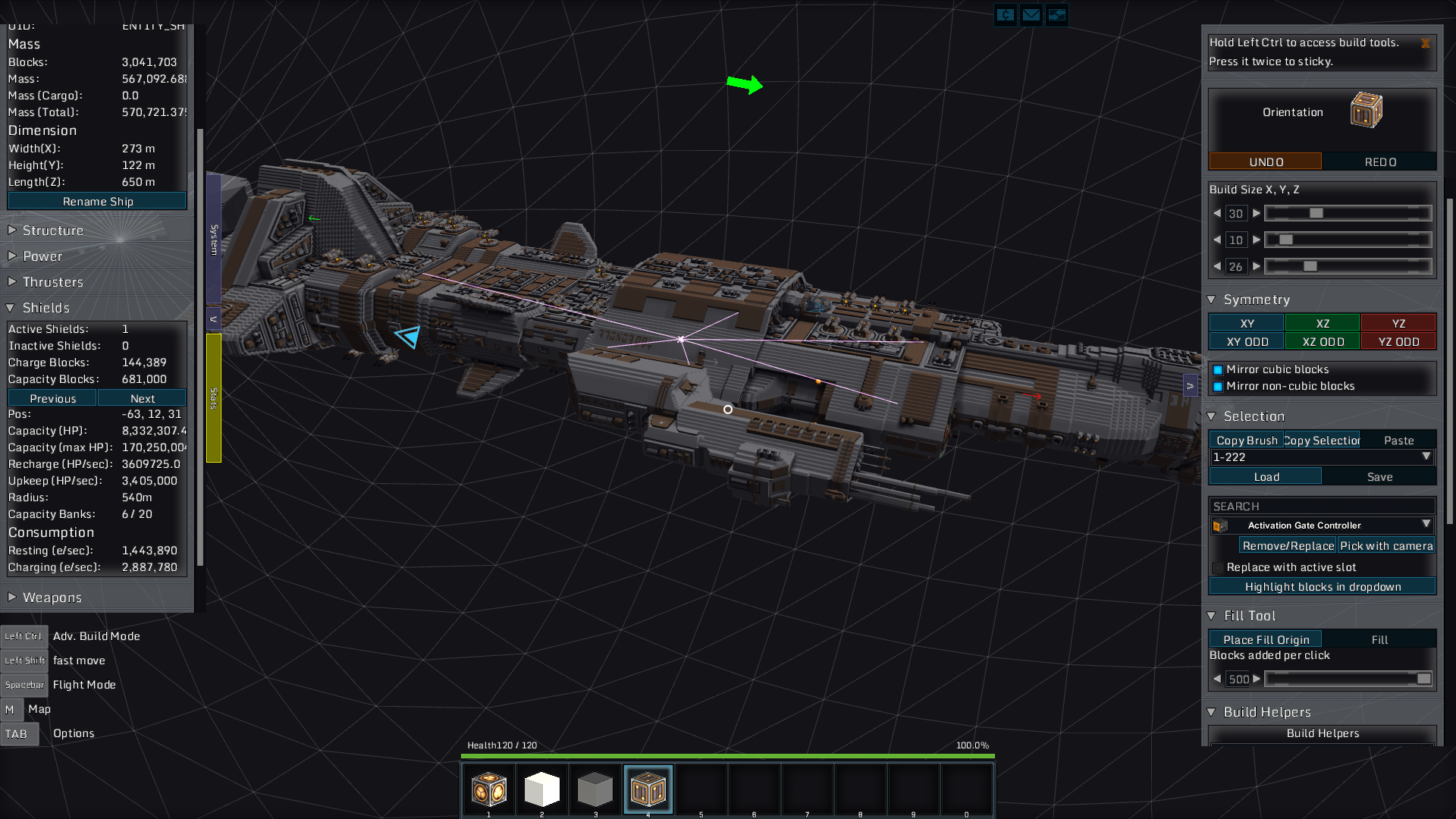Enable the YZ ODD symmetry mode
The image size is (1456, 819).
point(1398,342)
